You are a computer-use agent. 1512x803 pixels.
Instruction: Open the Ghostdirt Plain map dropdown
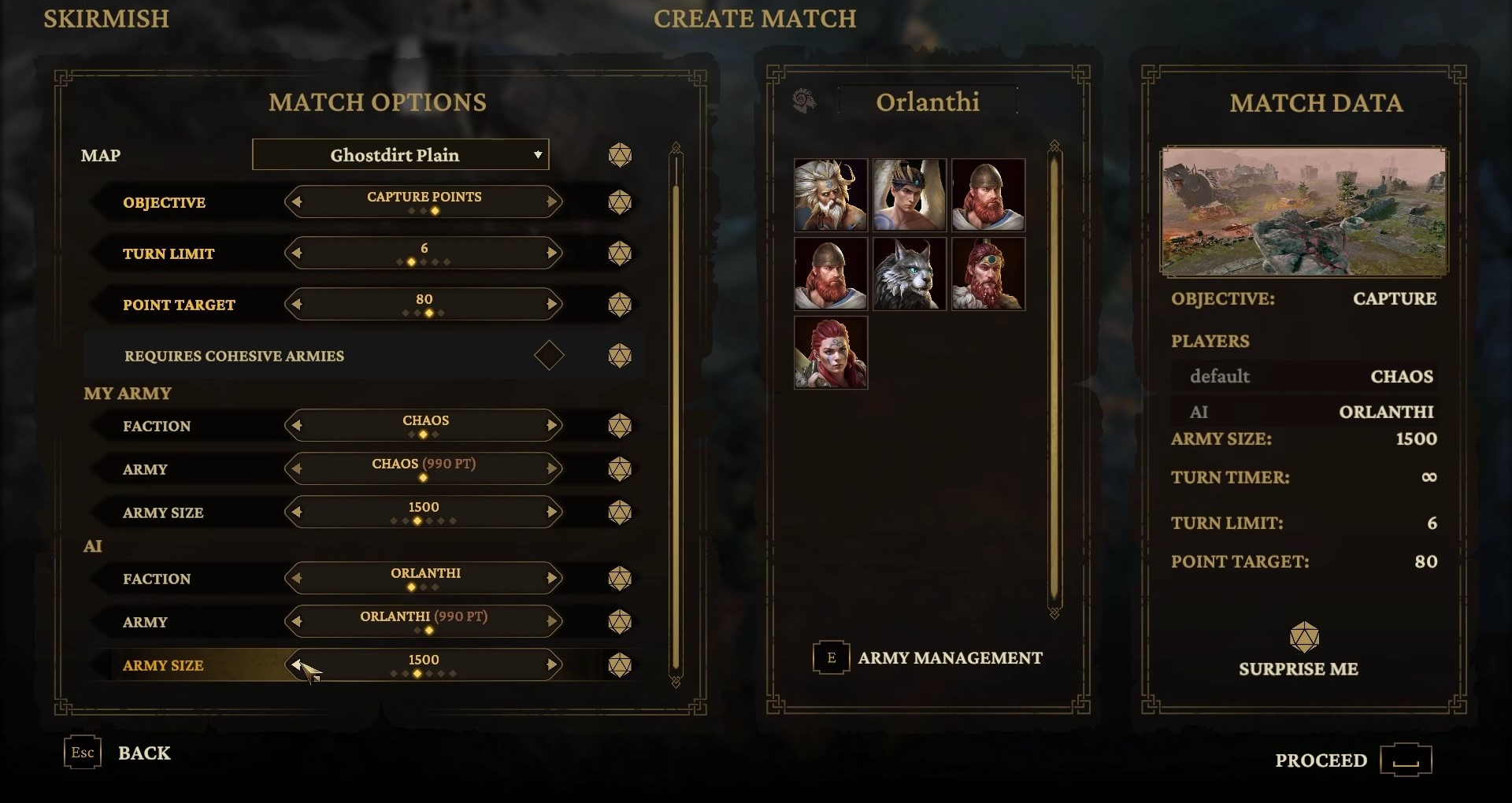point(400,155)
